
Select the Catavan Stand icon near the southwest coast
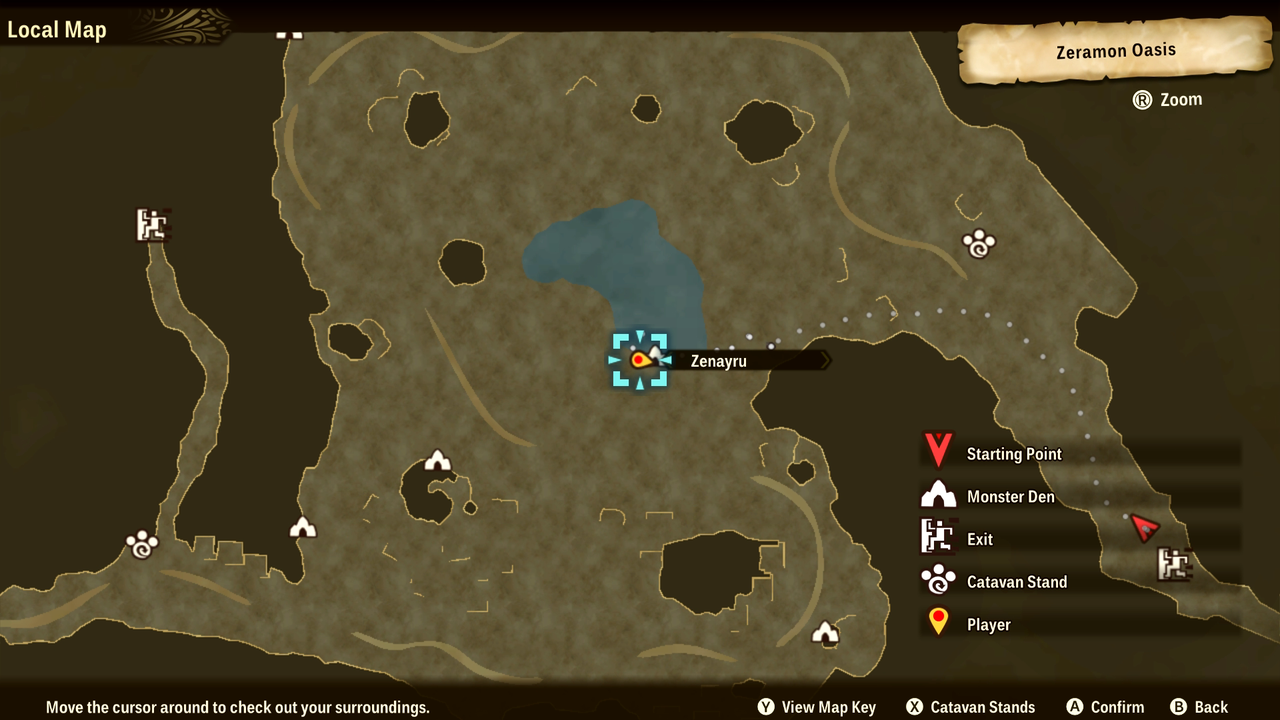[141, 545]
